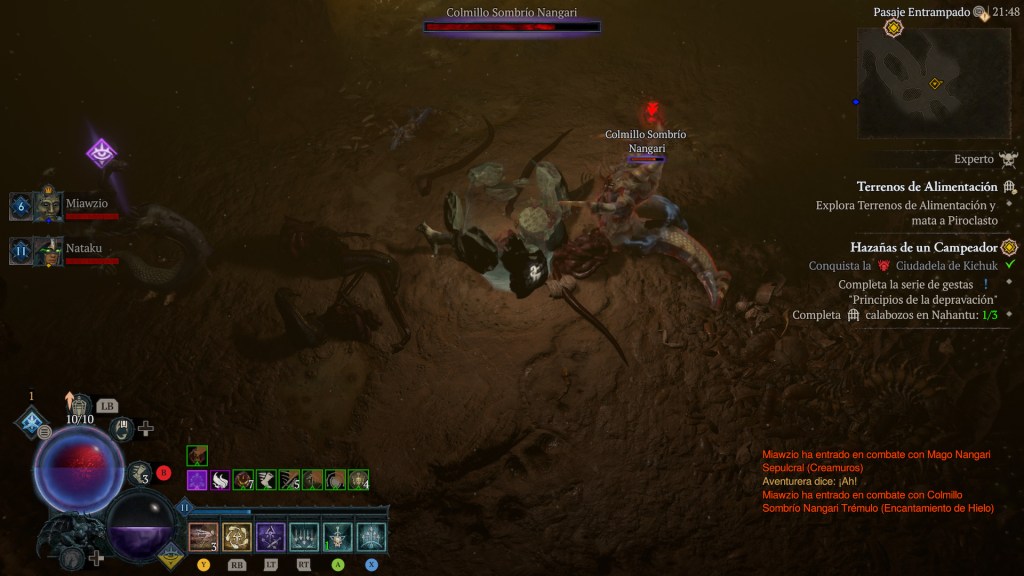Open the blue diamond emblem with menu badge
The width and height of the screenshot is (1024, 576).
pos(32,422)
